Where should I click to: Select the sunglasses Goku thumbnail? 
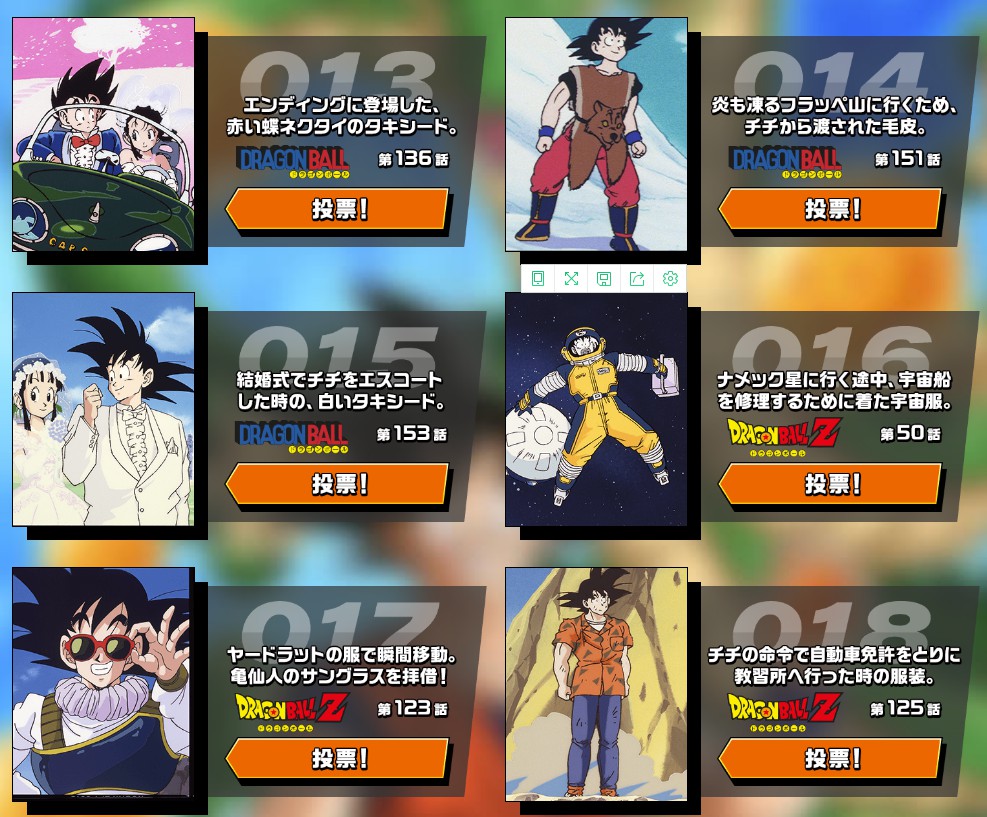[103, 683]
